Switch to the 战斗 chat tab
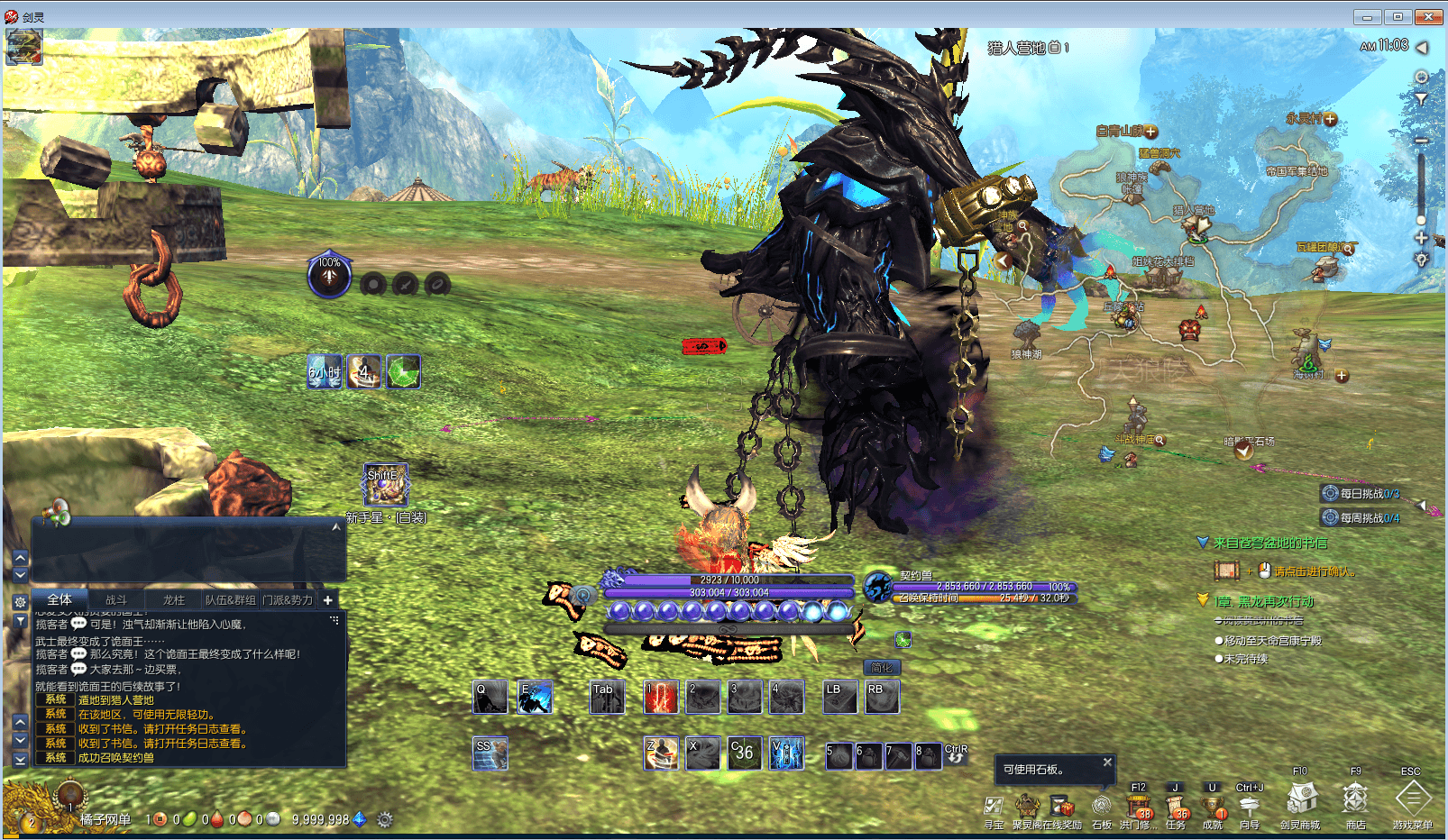The width and height of the screenshot is (1448, 840). [116, 600]
